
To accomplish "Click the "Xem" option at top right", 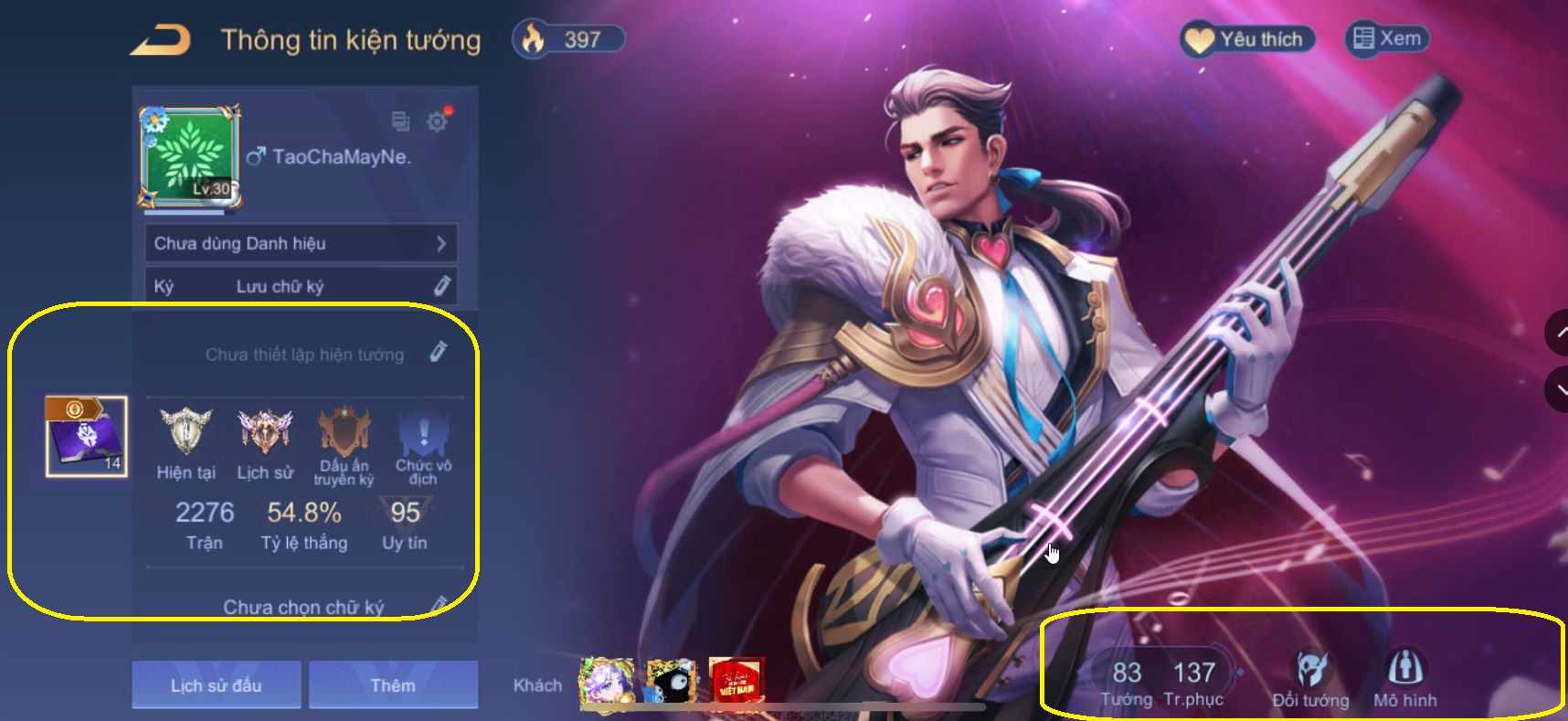I will pos(1385,38).
